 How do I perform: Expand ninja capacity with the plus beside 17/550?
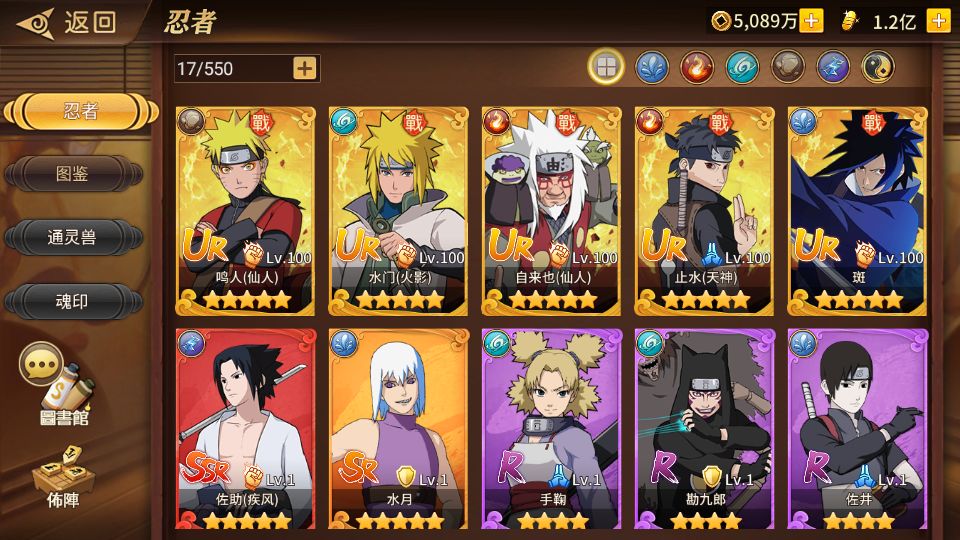304,68
